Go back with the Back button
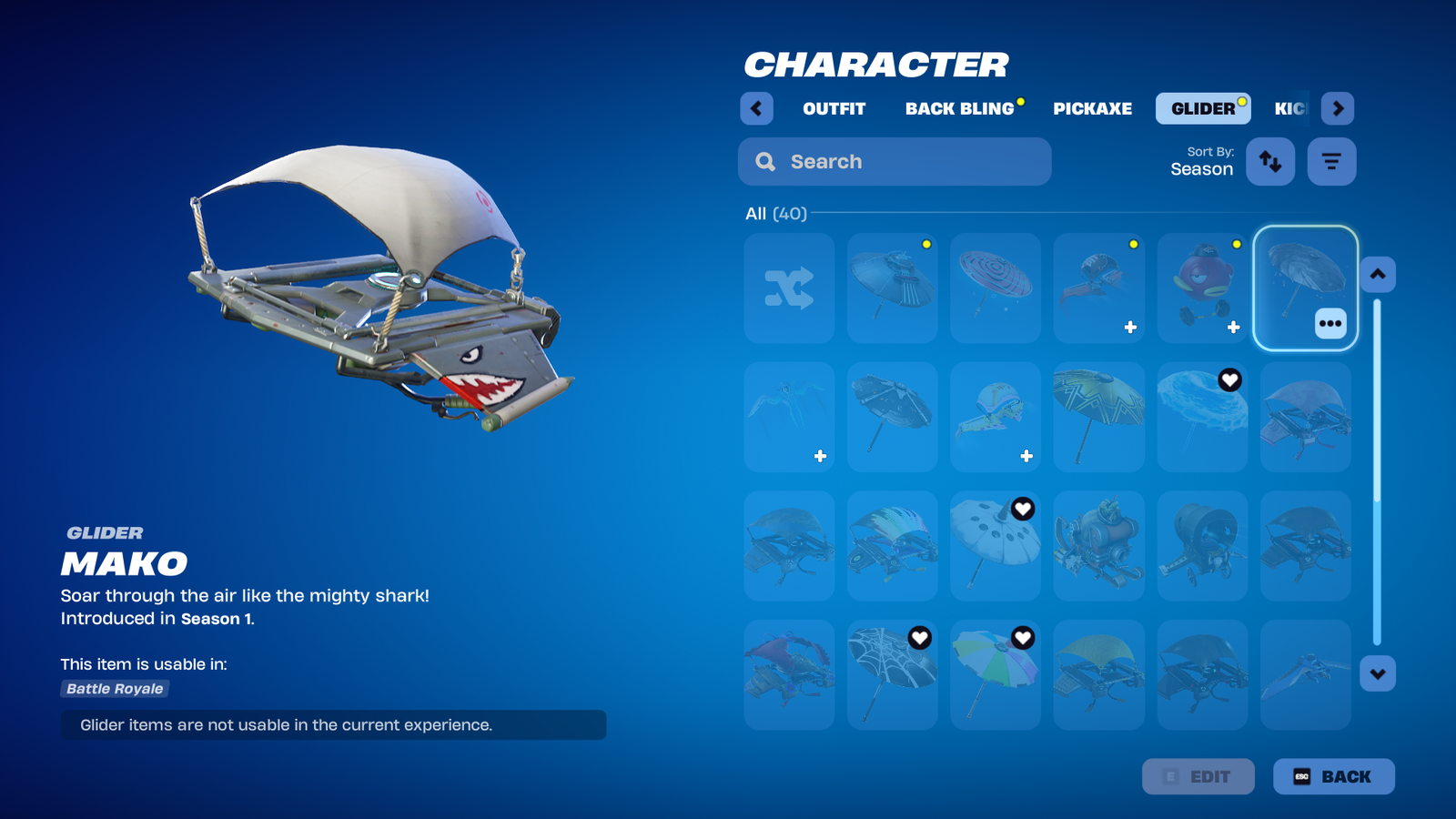This screenshot has height=819, width=1456. [x=1333, y=776]
